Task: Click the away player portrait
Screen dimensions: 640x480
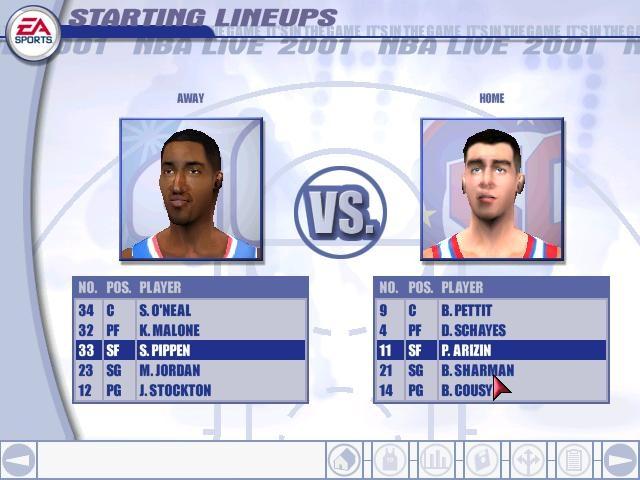Action: tap(191, 189)
